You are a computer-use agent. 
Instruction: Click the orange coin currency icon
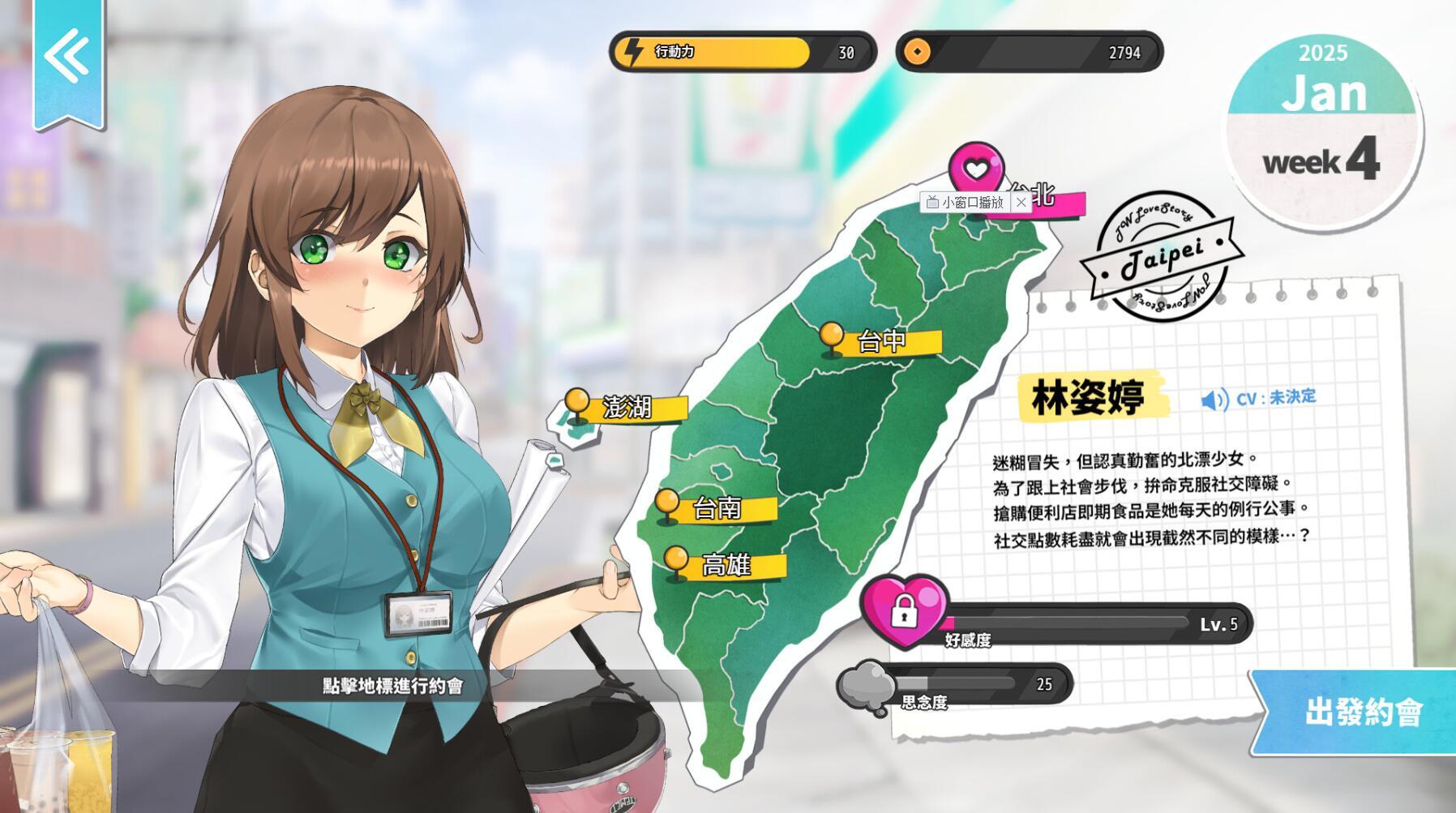pos(917,53)
